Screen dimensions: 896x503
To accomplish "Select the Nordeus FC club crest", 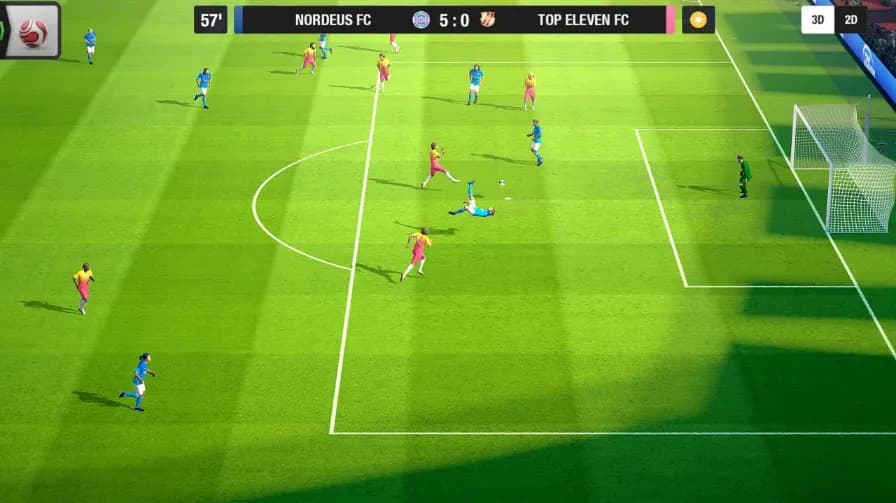I will coord(421,19).
